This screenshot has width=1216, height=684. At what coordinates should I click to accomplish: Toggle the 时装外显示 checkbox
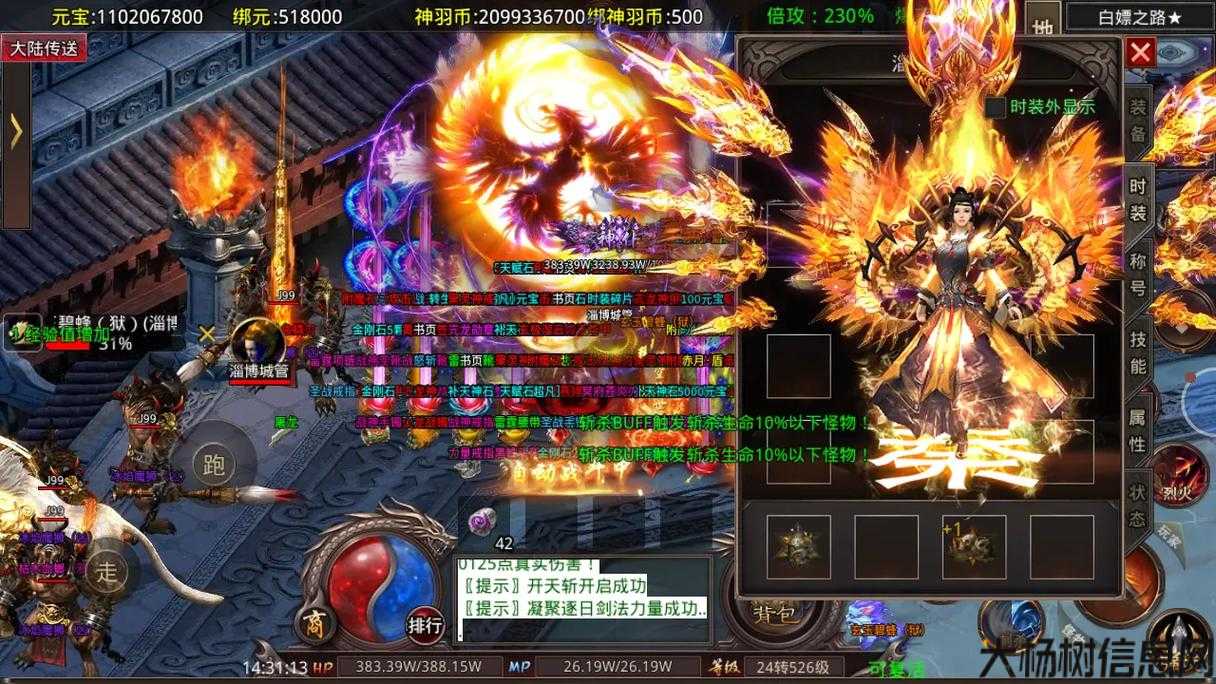(x=995, y=106)
